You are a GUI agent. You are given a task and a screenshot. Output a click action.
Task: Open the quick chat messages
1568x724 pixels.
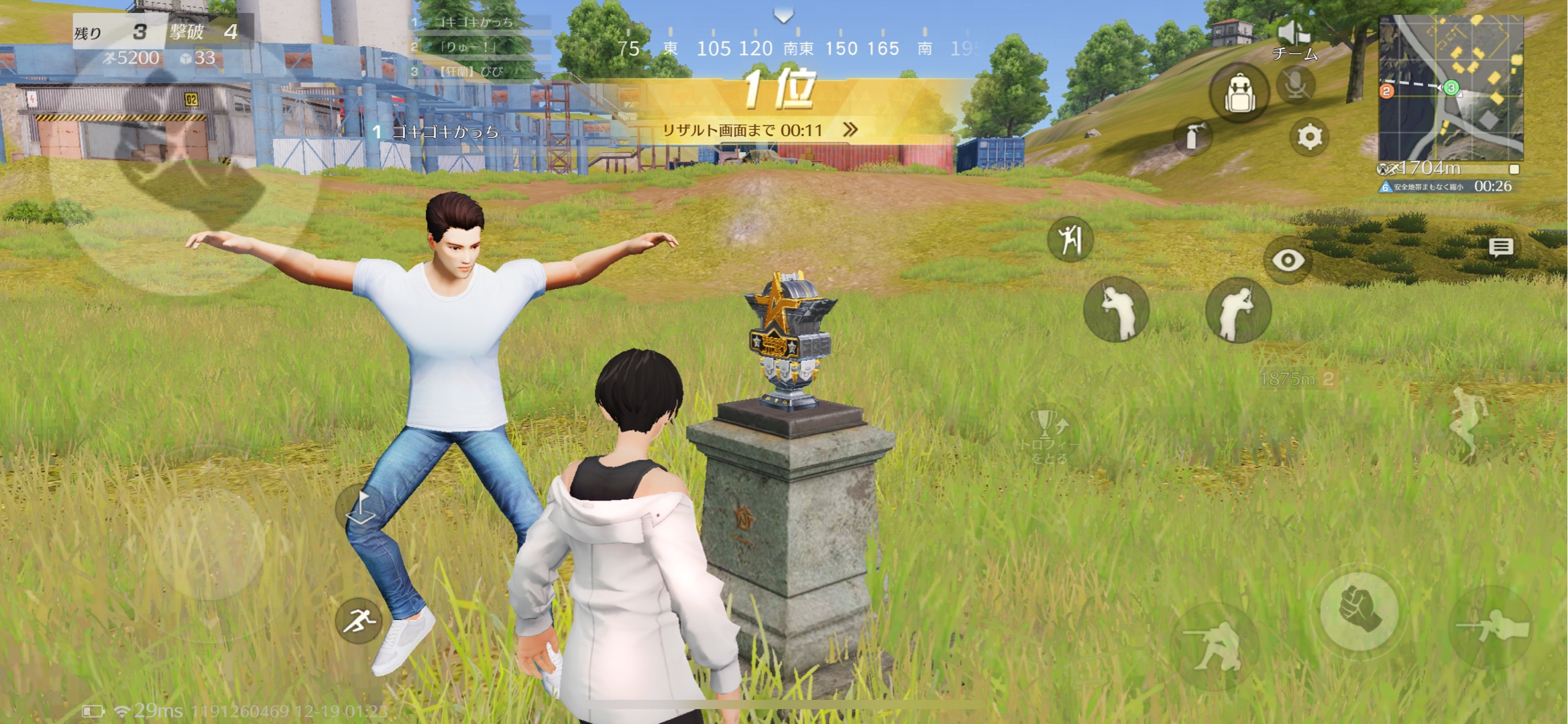pyautogui.click(x=1500, y=247)
